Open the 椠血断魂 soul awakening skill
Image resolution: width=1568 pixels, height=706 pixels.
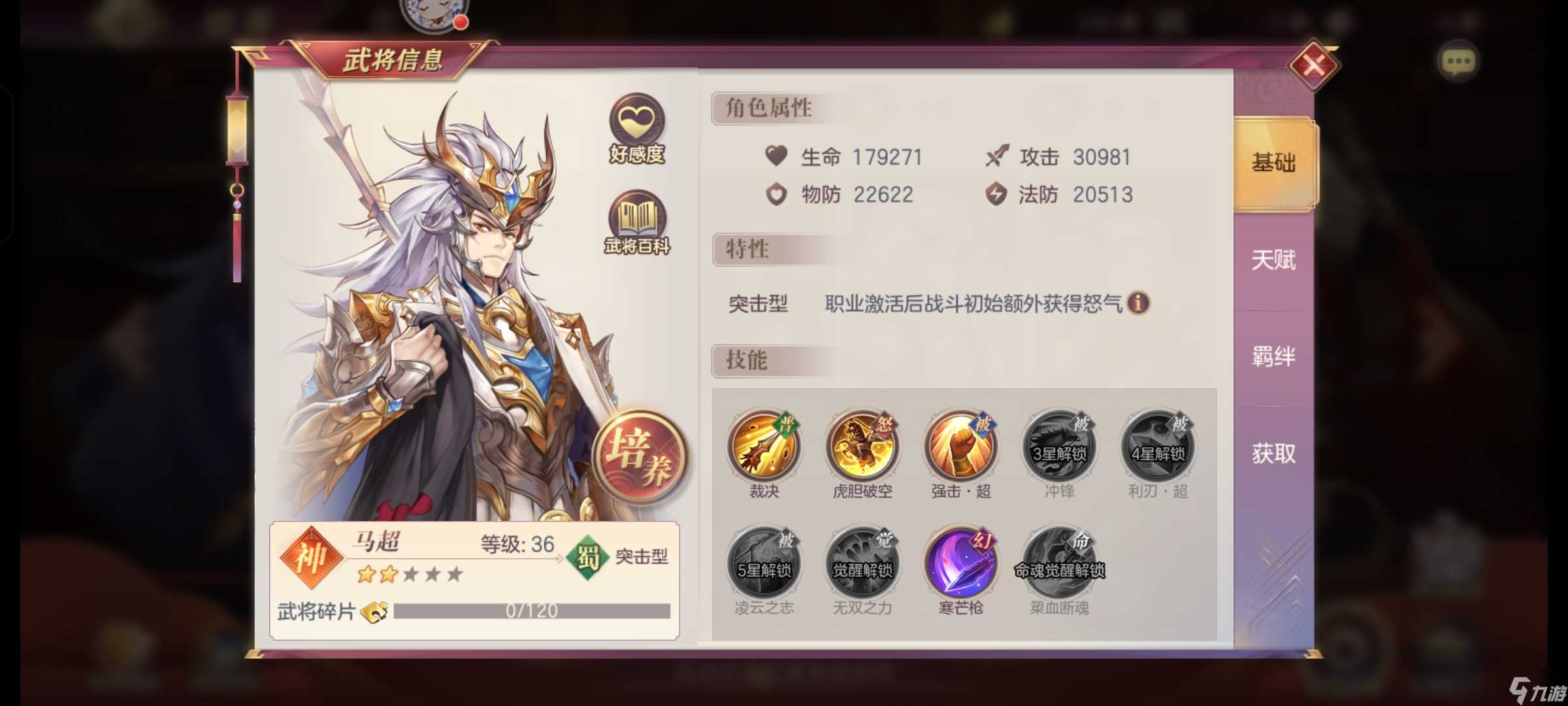point(1058,561)
